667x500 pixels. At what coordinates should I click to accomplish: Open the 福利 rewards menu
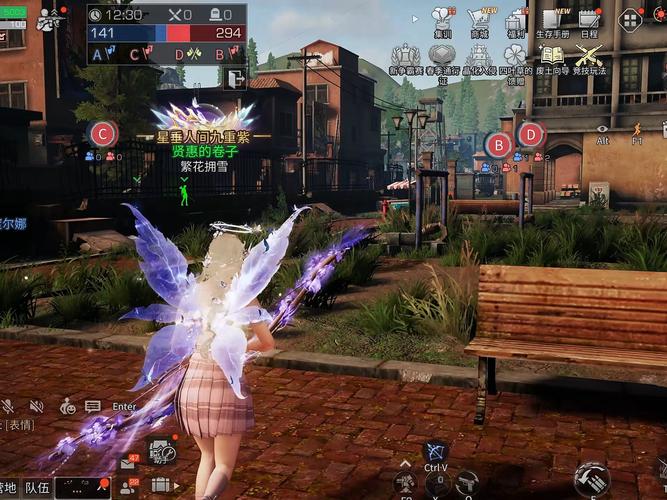click(516, 20)
